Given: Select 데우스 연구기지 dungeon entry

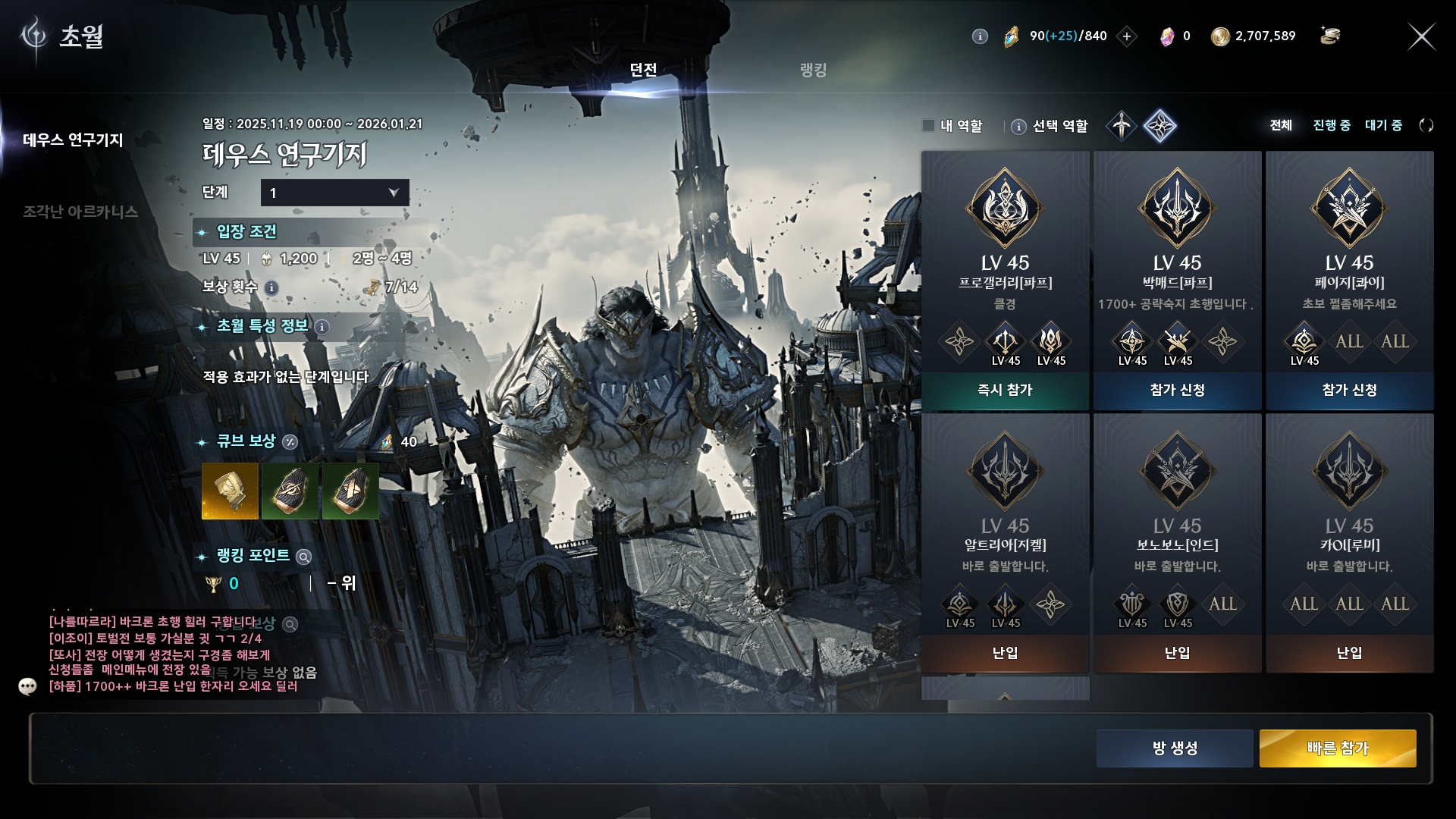Looking at the screenshot, I should coord(73,140).
